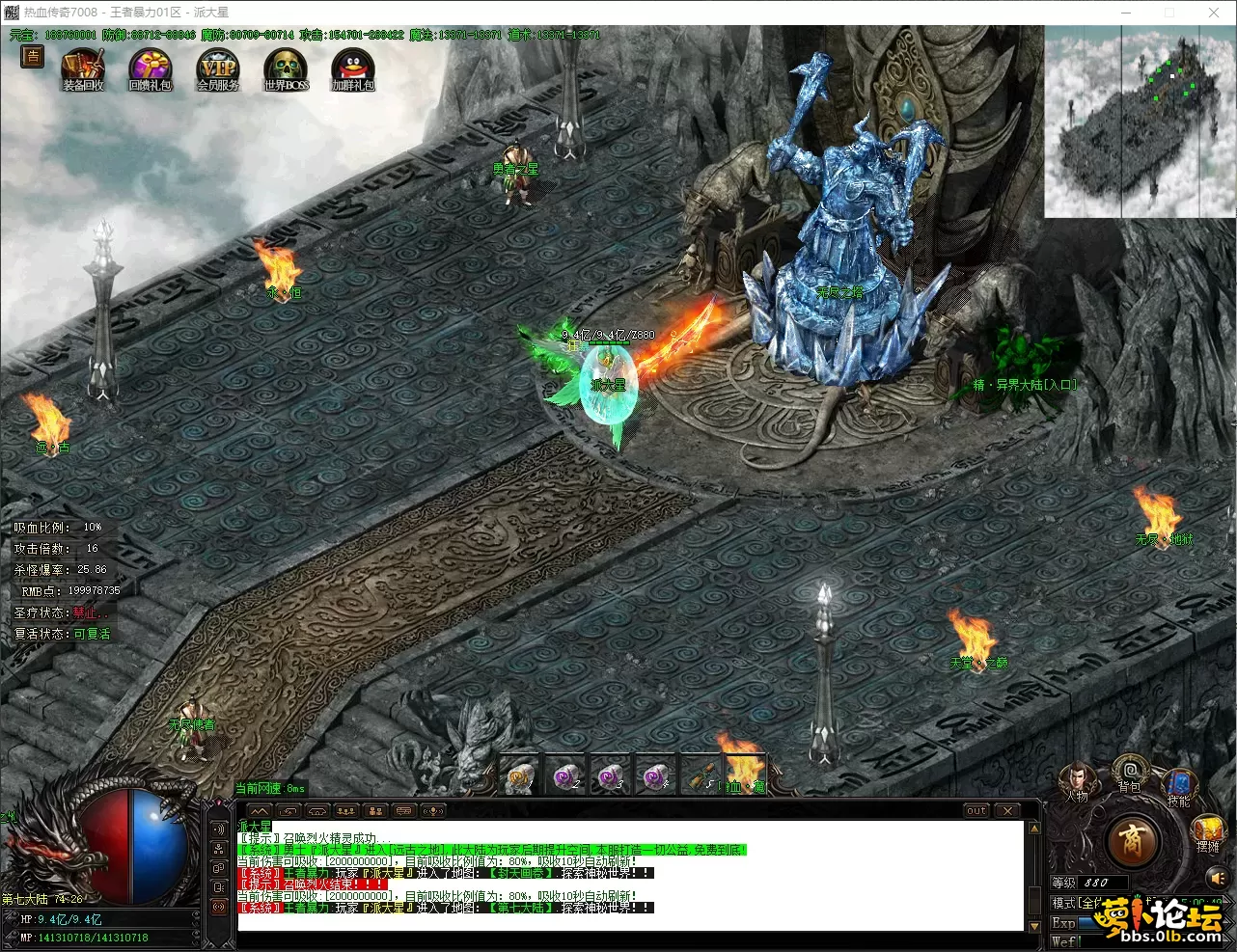Use the scroll item in hotbar slot 1
This screenshot has width=1237, height=952.
pyautogui.click(x=520, y=775)
